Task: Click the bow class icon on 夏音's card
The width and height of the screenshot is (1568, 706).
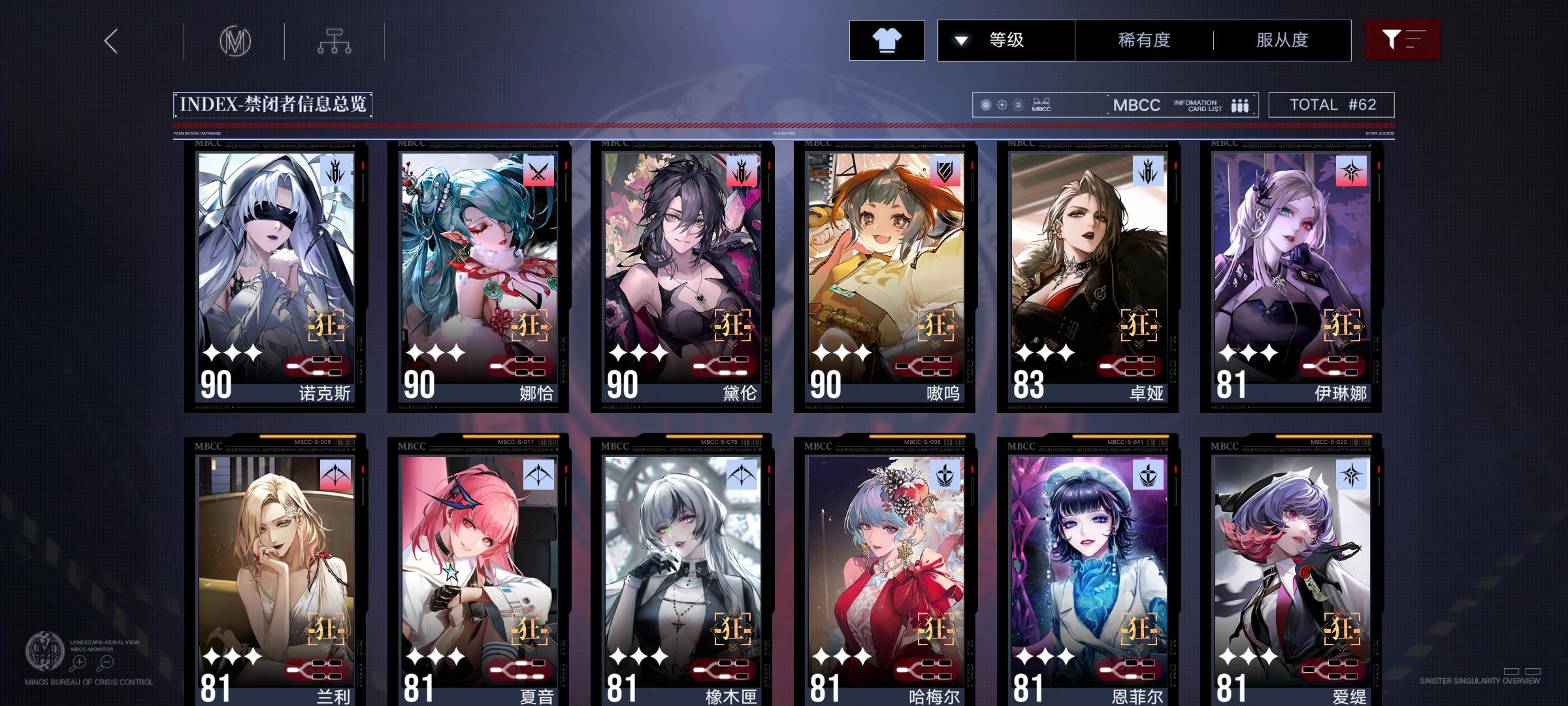Action: click(x=540, y=474)
